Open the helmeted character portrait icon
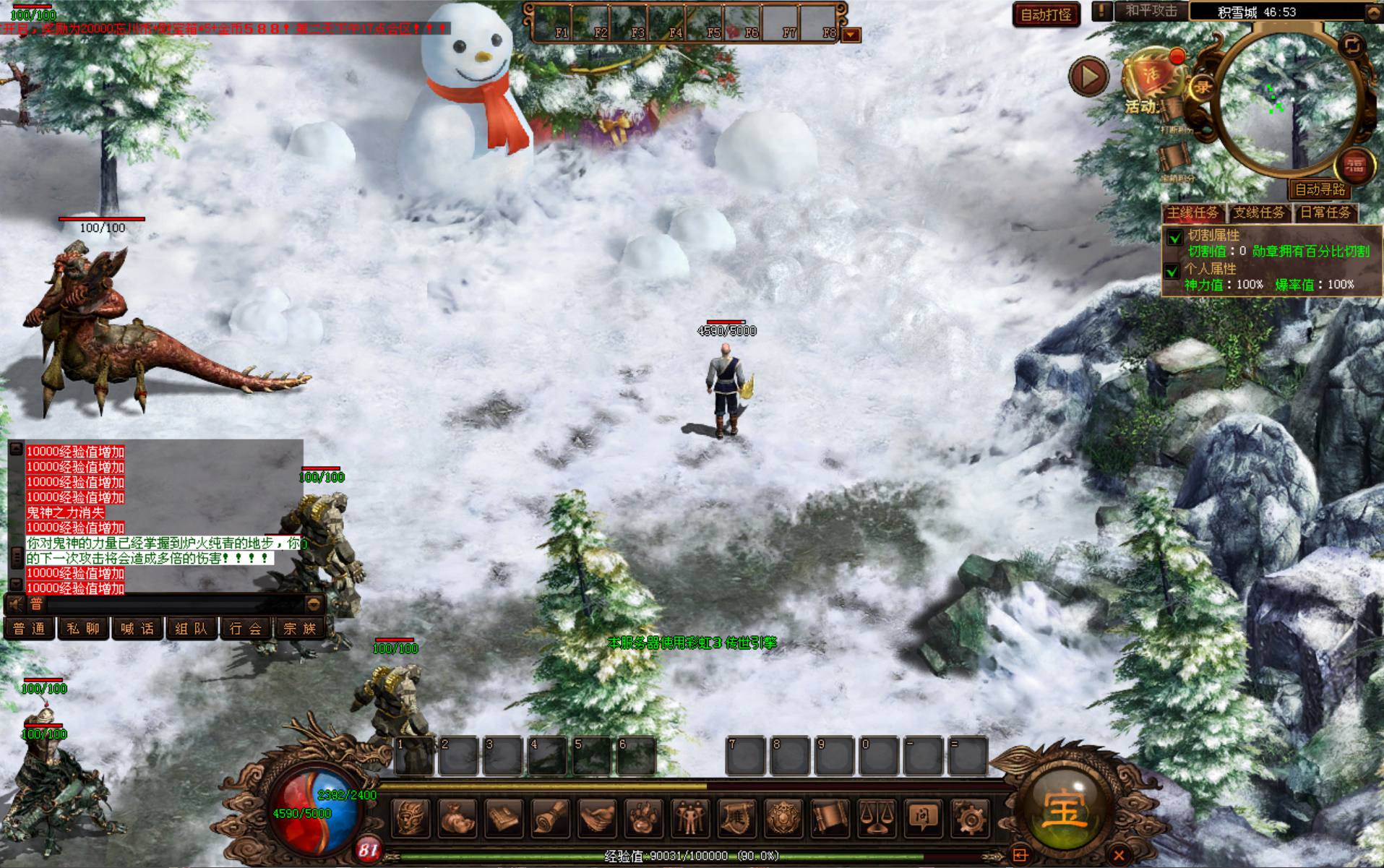 (x=411, y=818)
